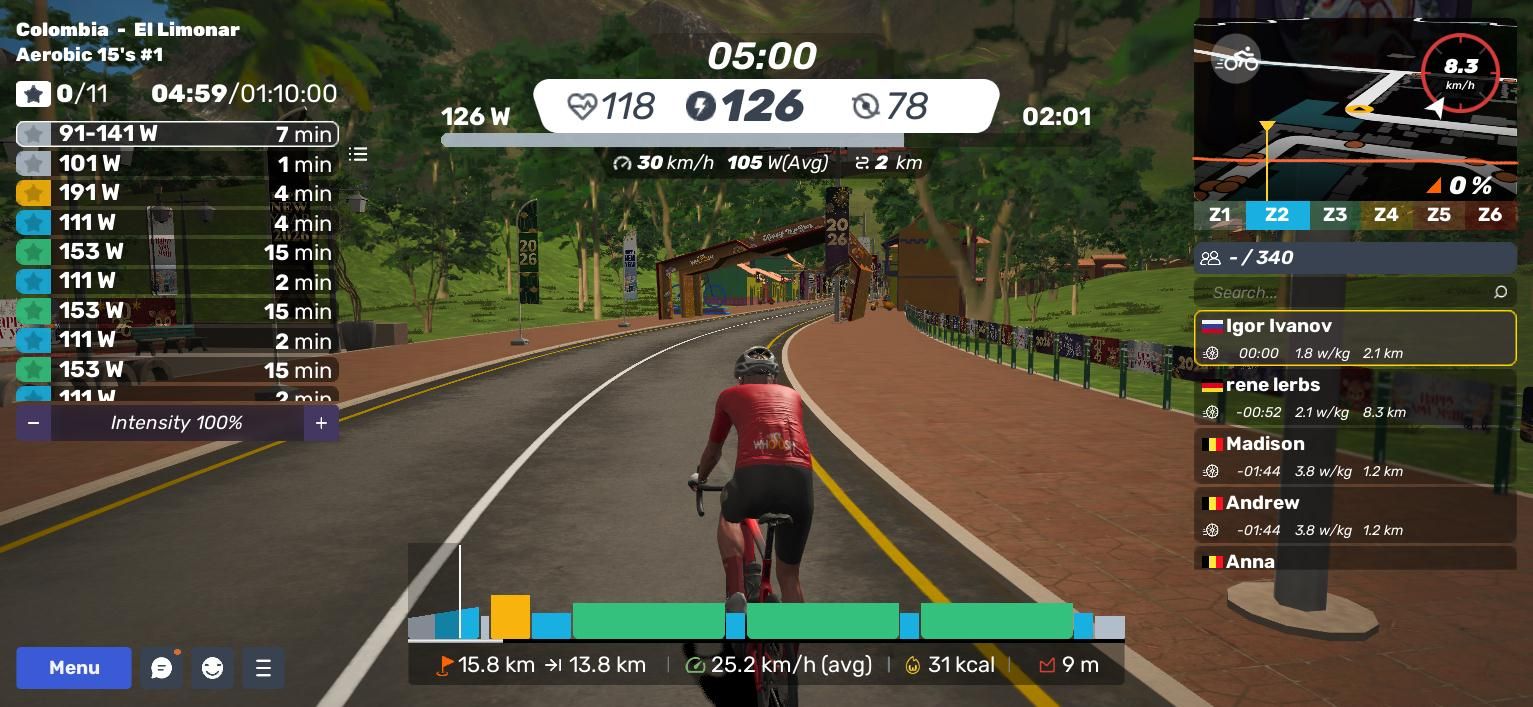Image resolution: width=1533 pixels, height=707 pixels.
Task: Select rider Madison in the list
Action: (1354, 456)
